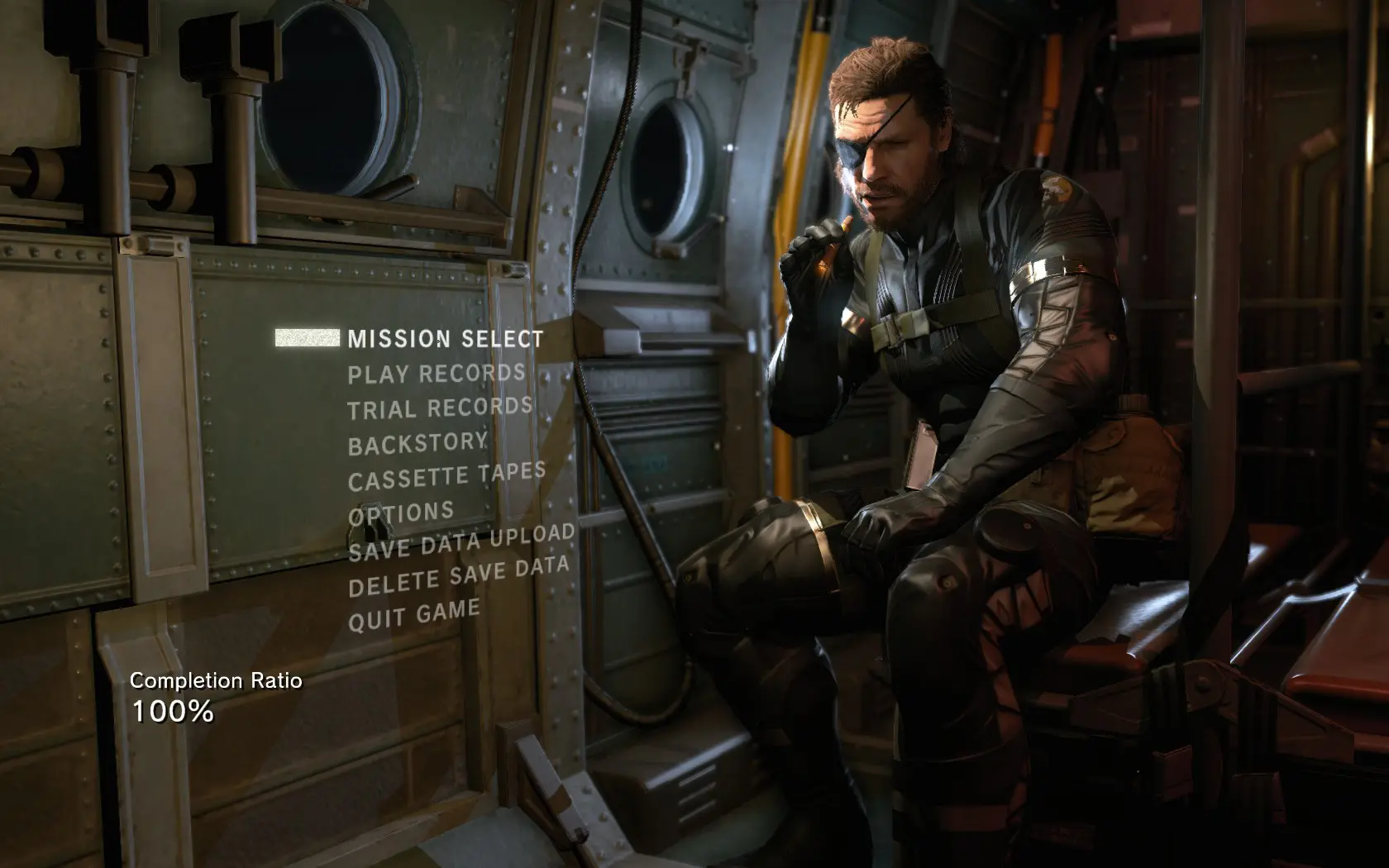View Play Records
The height and width of the screenshot is (868, 1389).
click(x=436, y=374)
